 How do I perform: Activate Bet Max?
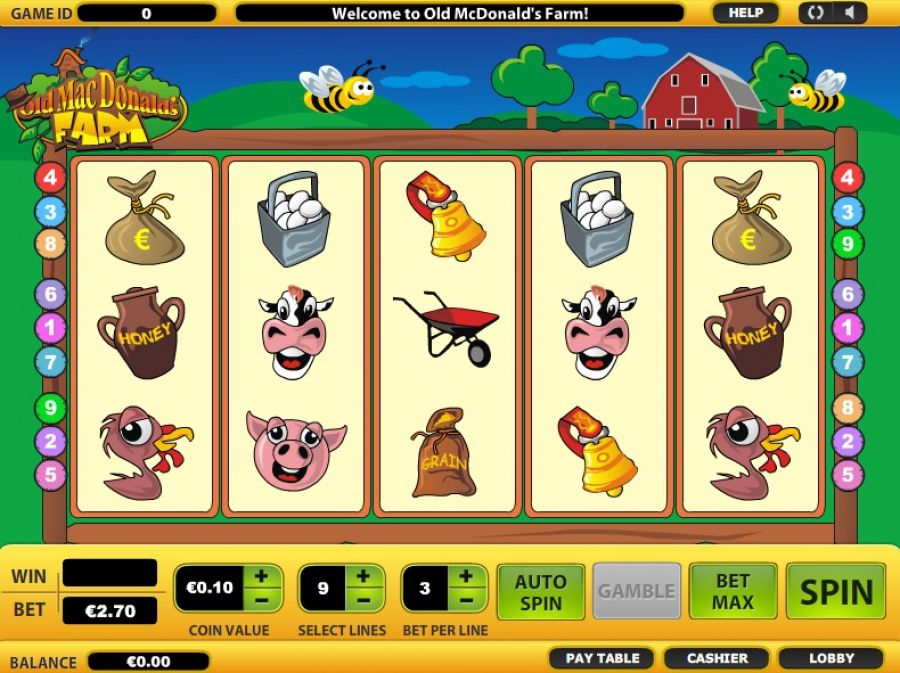(x=733, y=591)
